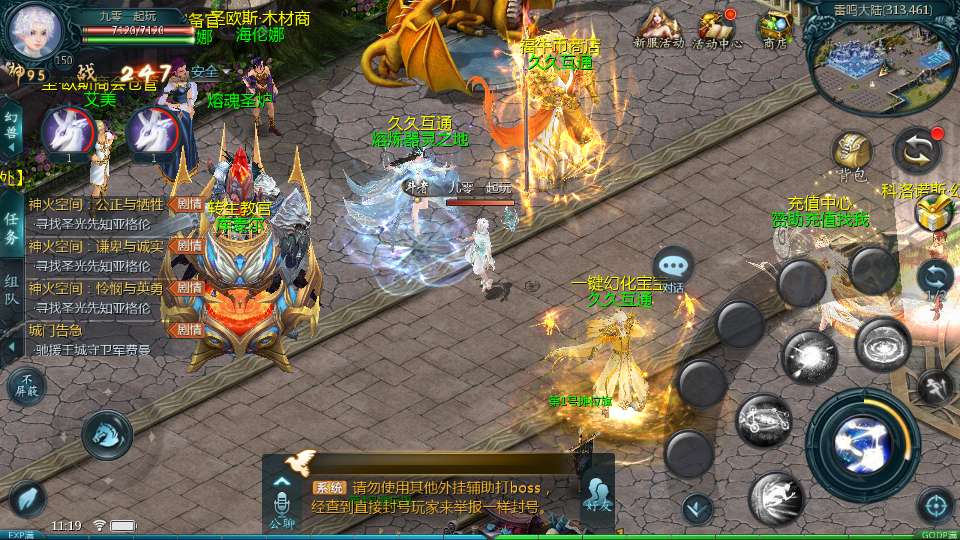Tap the swap arrows button with red dot
This screenshot has width=960, height=540.
pyautogui.click(x=917, y=150)
